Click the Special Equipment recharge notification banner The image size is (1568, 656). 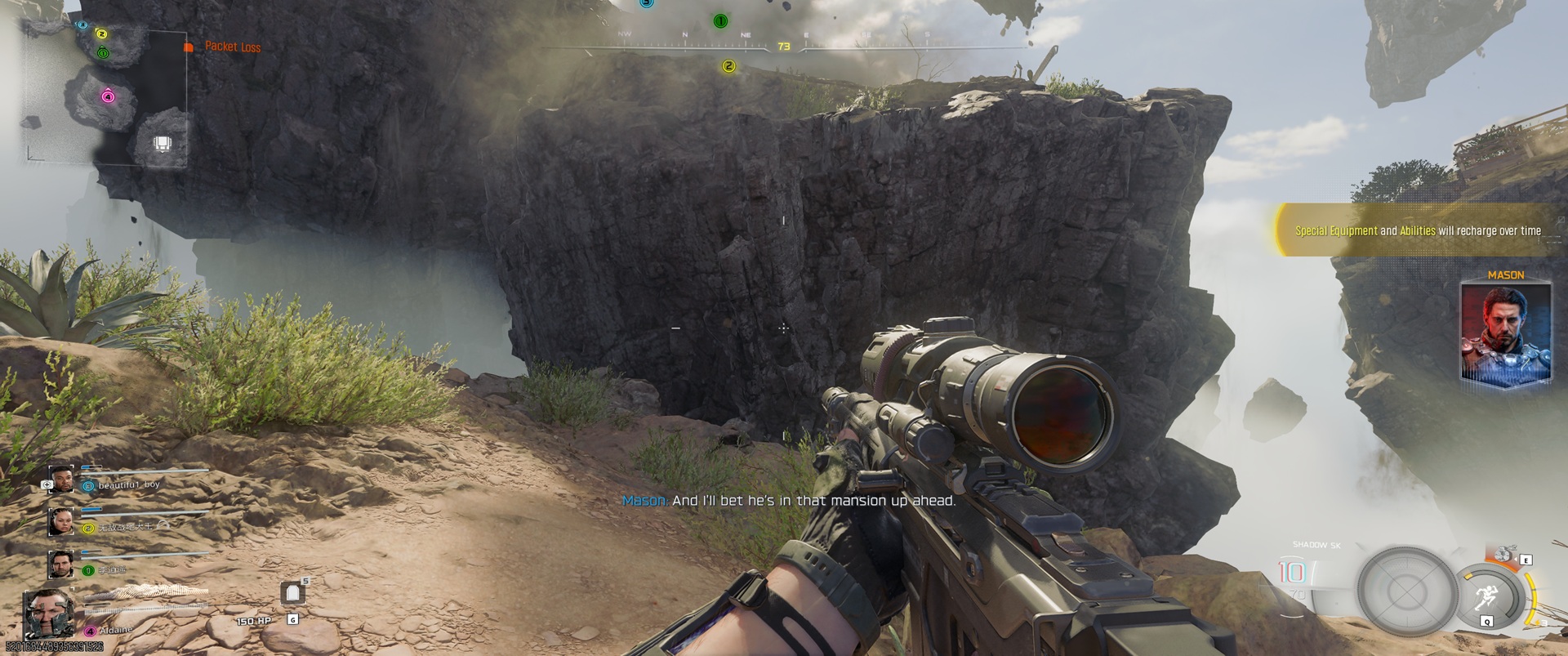(x=1417, y=231)
